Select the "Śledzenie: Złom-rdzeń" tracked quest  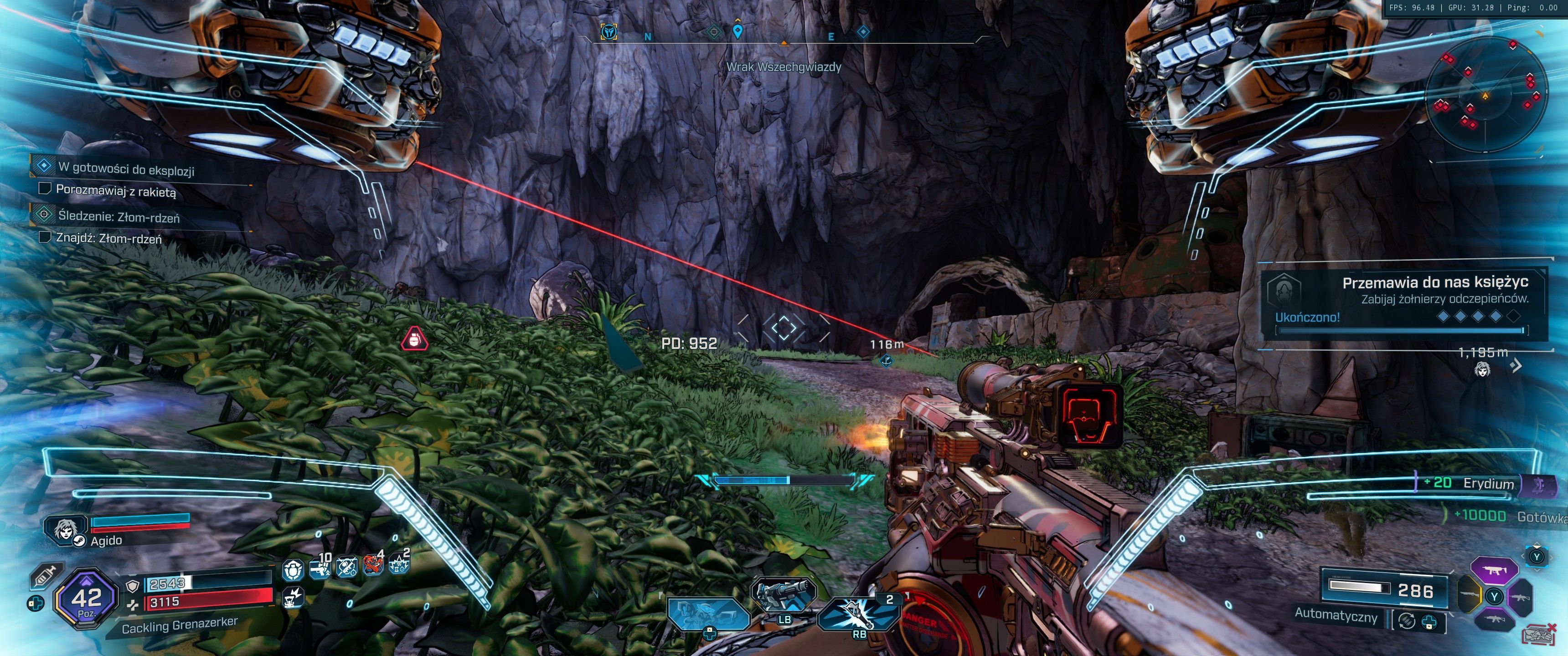click(119, 216)
